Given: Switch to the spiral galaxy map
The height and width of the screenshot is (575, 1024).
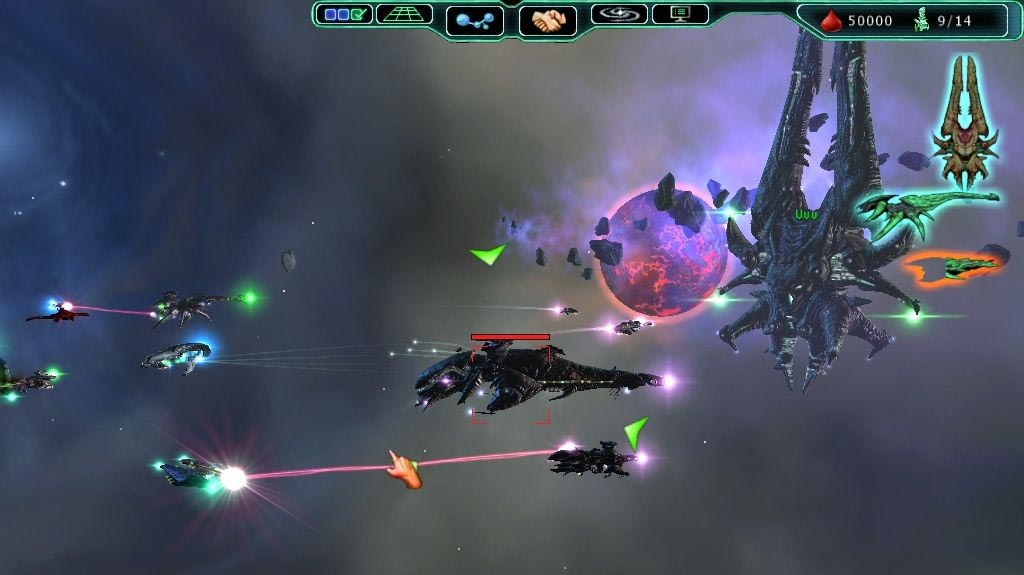Looking at the screenshot, I should click(619, 14).
